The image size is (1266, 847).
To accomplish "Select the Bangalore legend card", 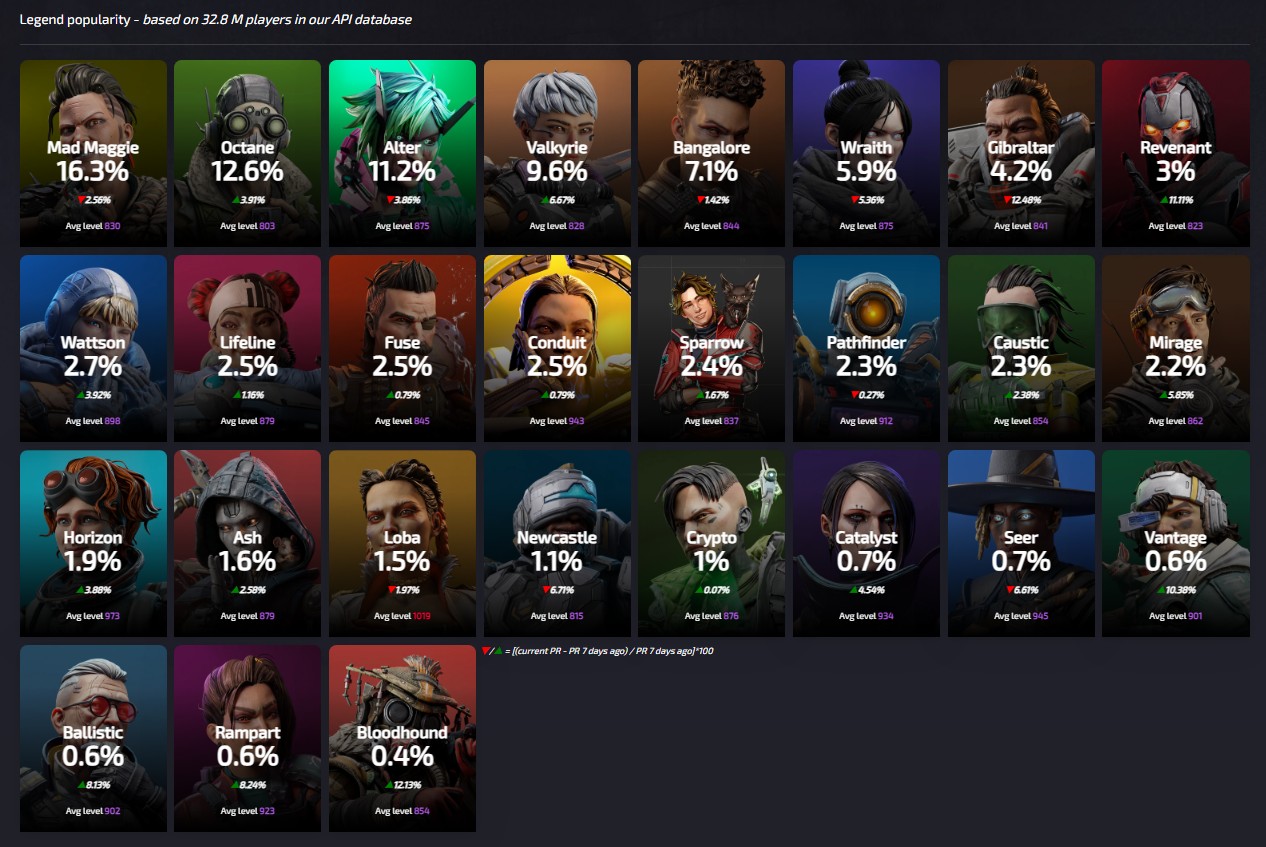I will click(711, 153).
